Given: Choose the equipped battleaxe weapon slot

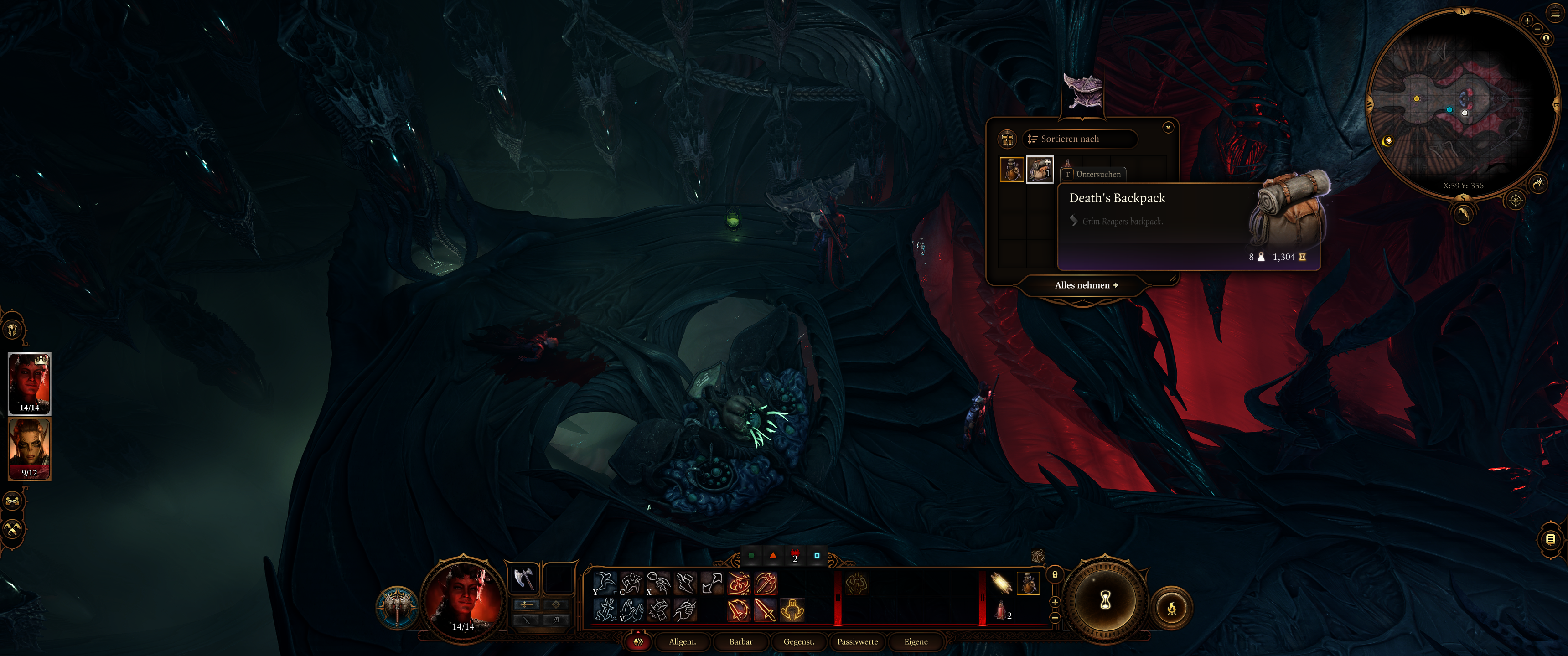Looking at the screenshot, I should 523,578.
